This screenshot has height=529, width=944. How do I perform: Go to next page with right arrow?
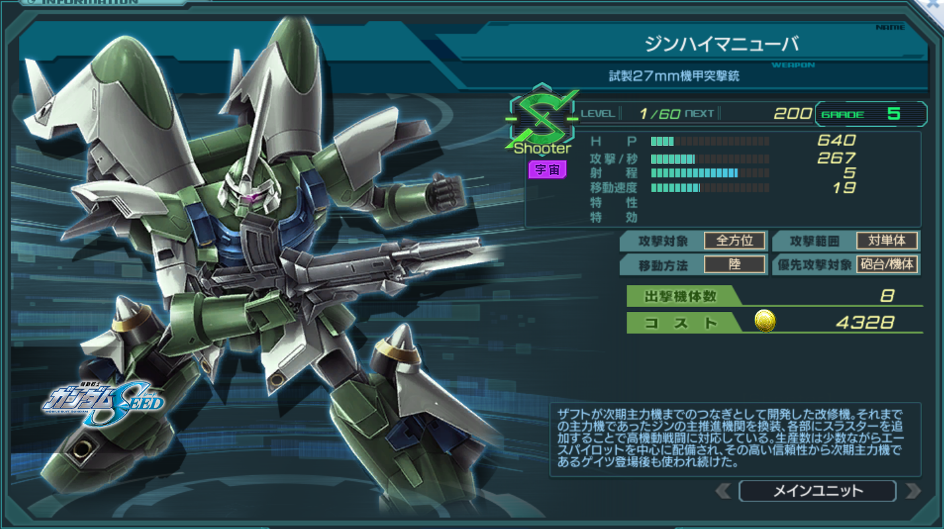tap(911, 491)
